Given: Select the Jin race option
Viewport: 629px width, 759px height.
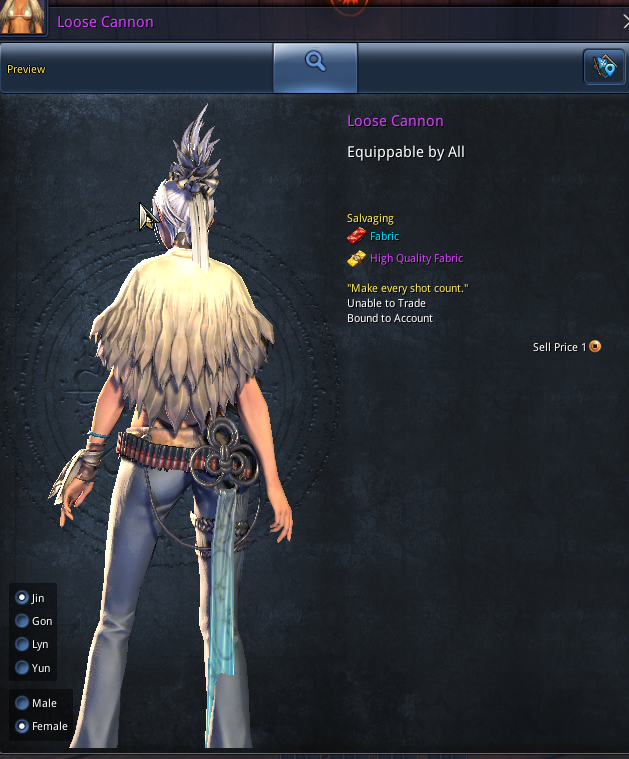Looking at the screenshot, I should click(22, 598).
